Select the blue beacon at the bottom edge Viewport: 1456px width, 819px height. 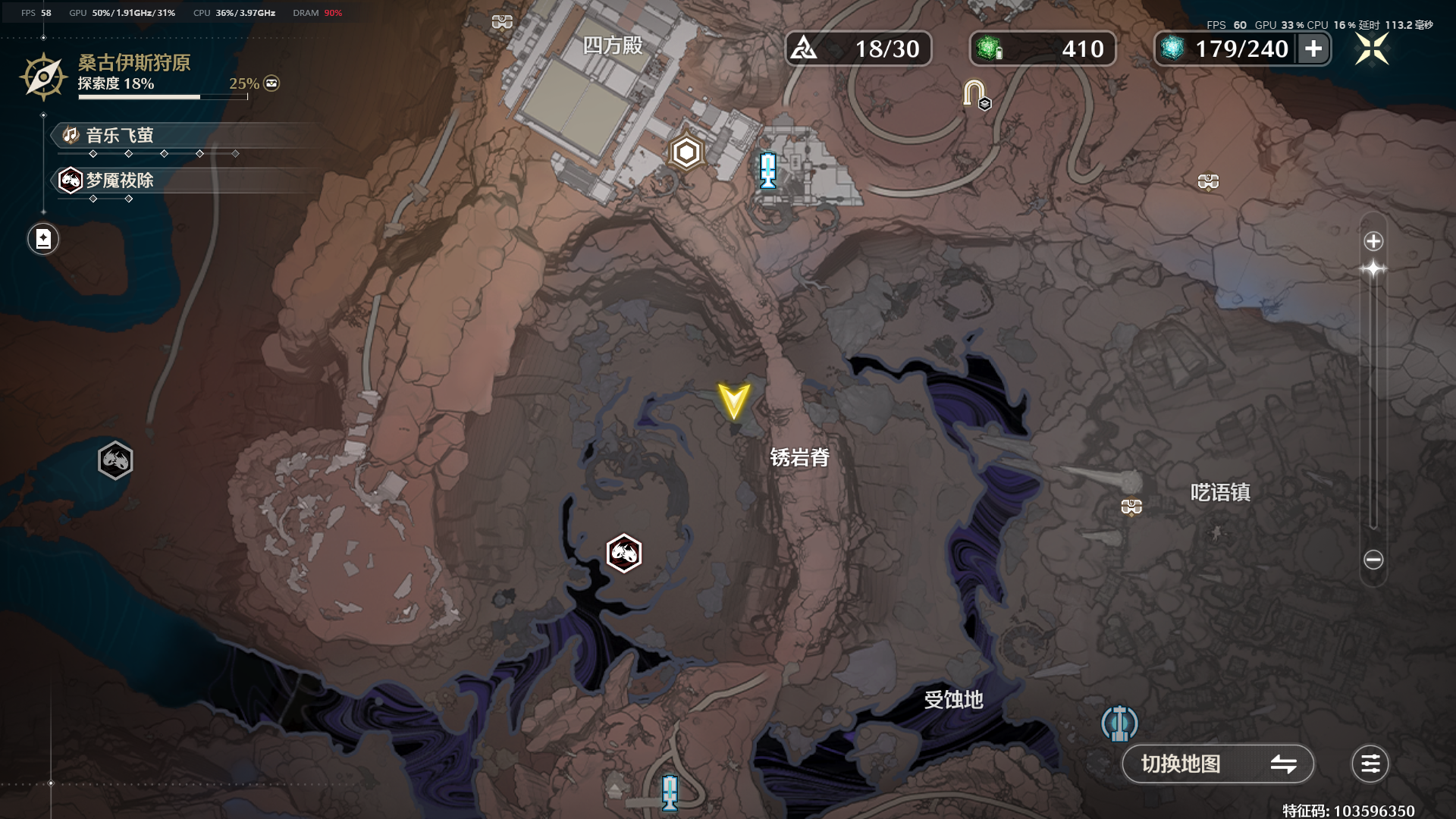pos(670,792)
